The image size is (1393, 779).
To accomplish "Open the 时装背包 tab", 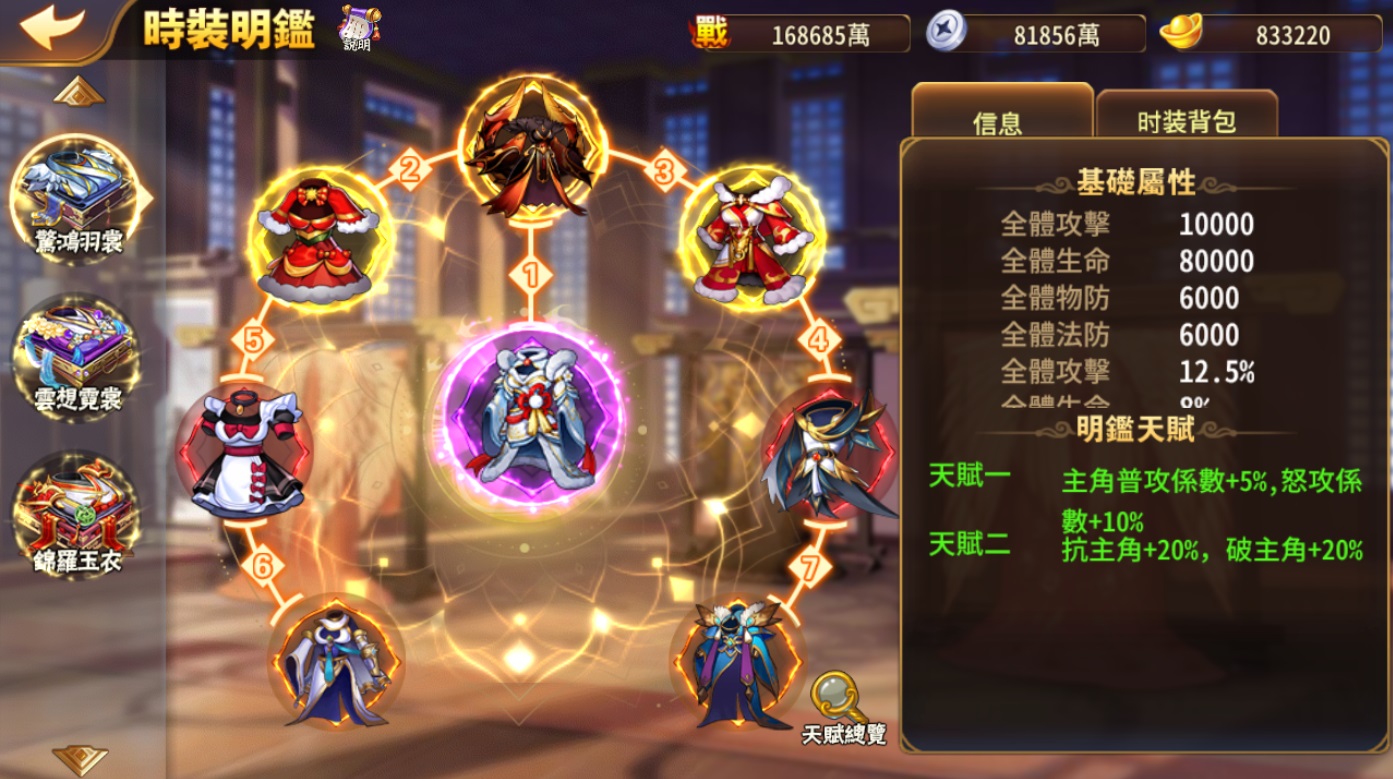I will point(1187,119).
